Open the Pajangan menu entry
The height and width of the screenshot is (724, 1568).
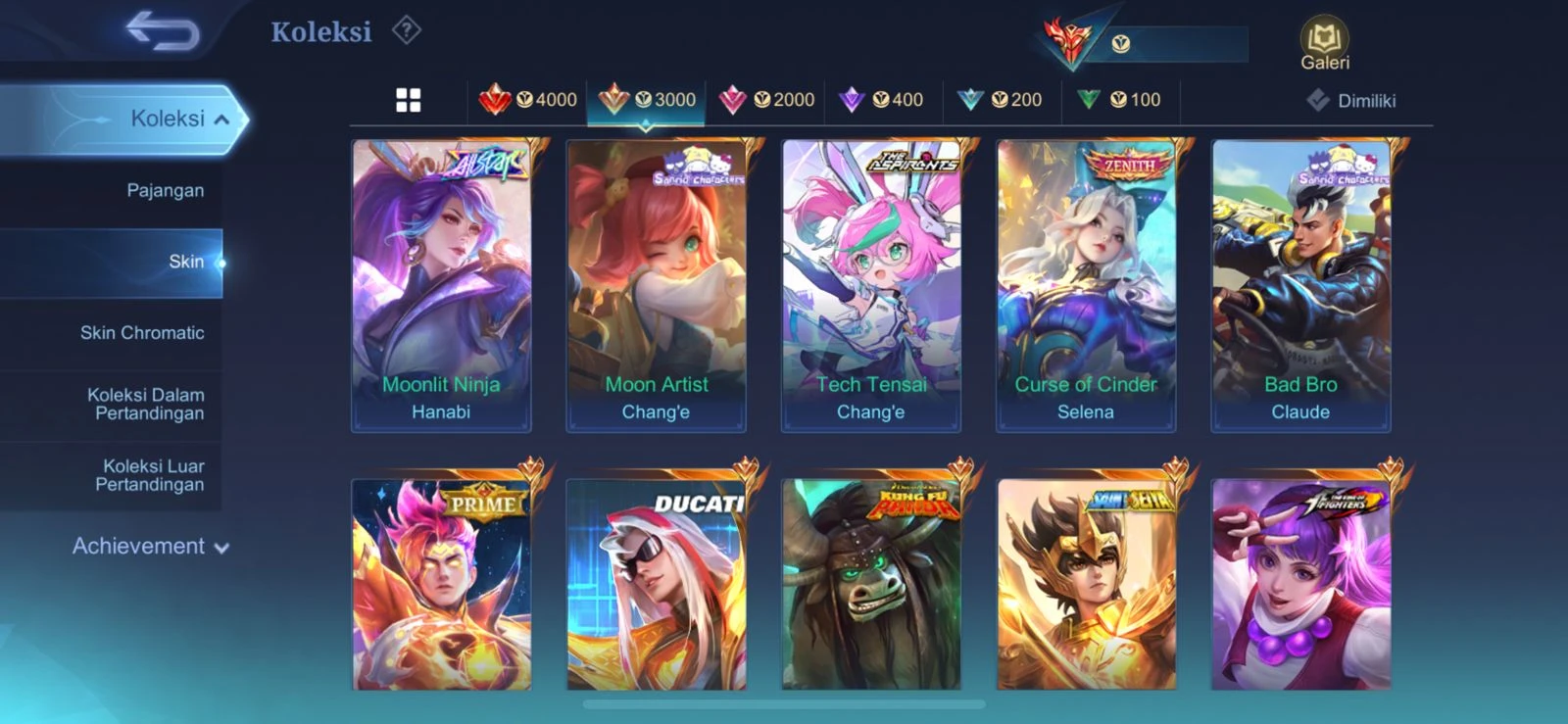pyautogui.click(x=165, y=190)
